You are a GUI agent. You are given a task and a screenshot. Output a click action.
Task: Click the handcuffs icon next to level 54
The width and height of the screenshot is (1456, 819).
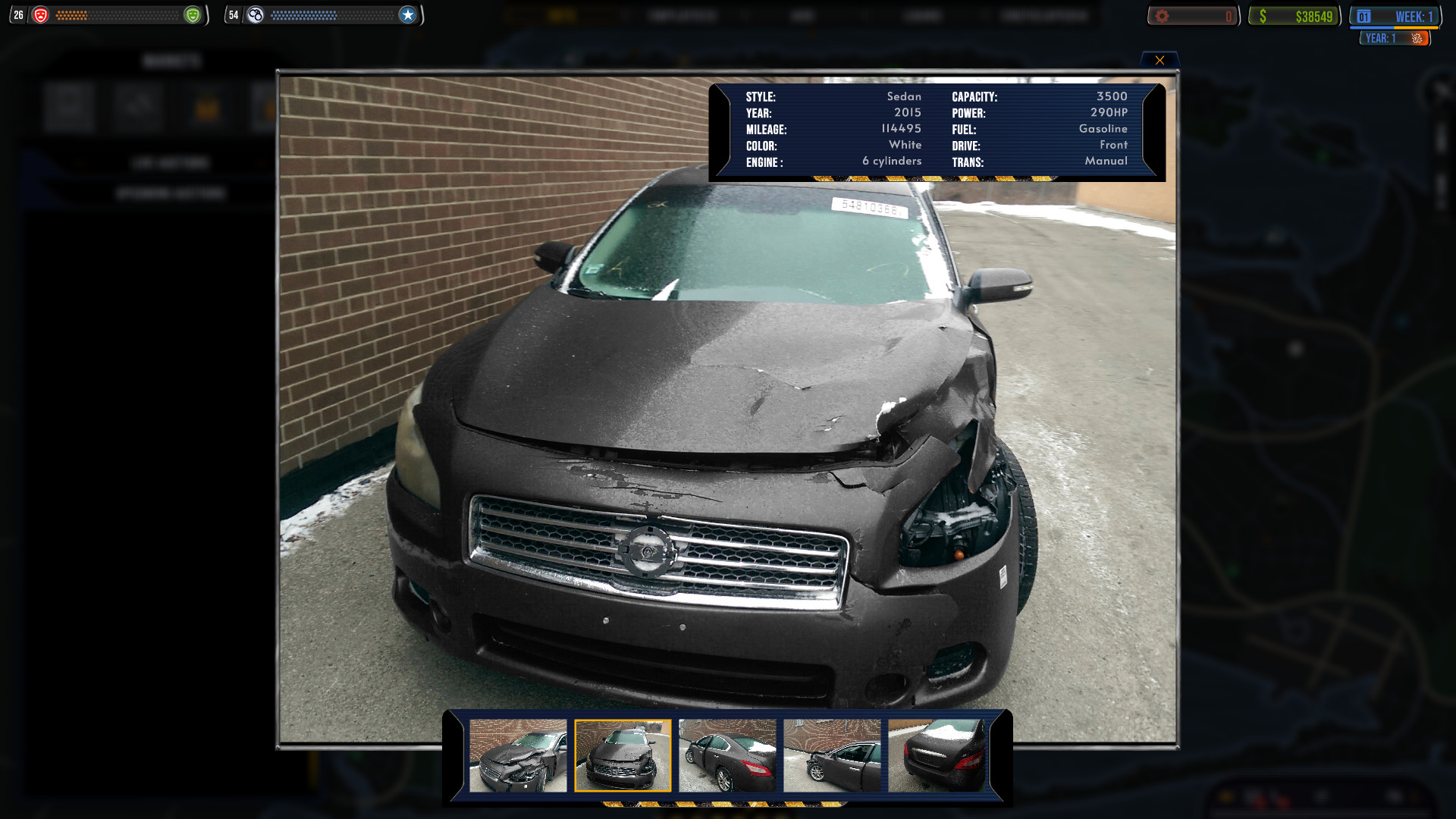point(256,14)
